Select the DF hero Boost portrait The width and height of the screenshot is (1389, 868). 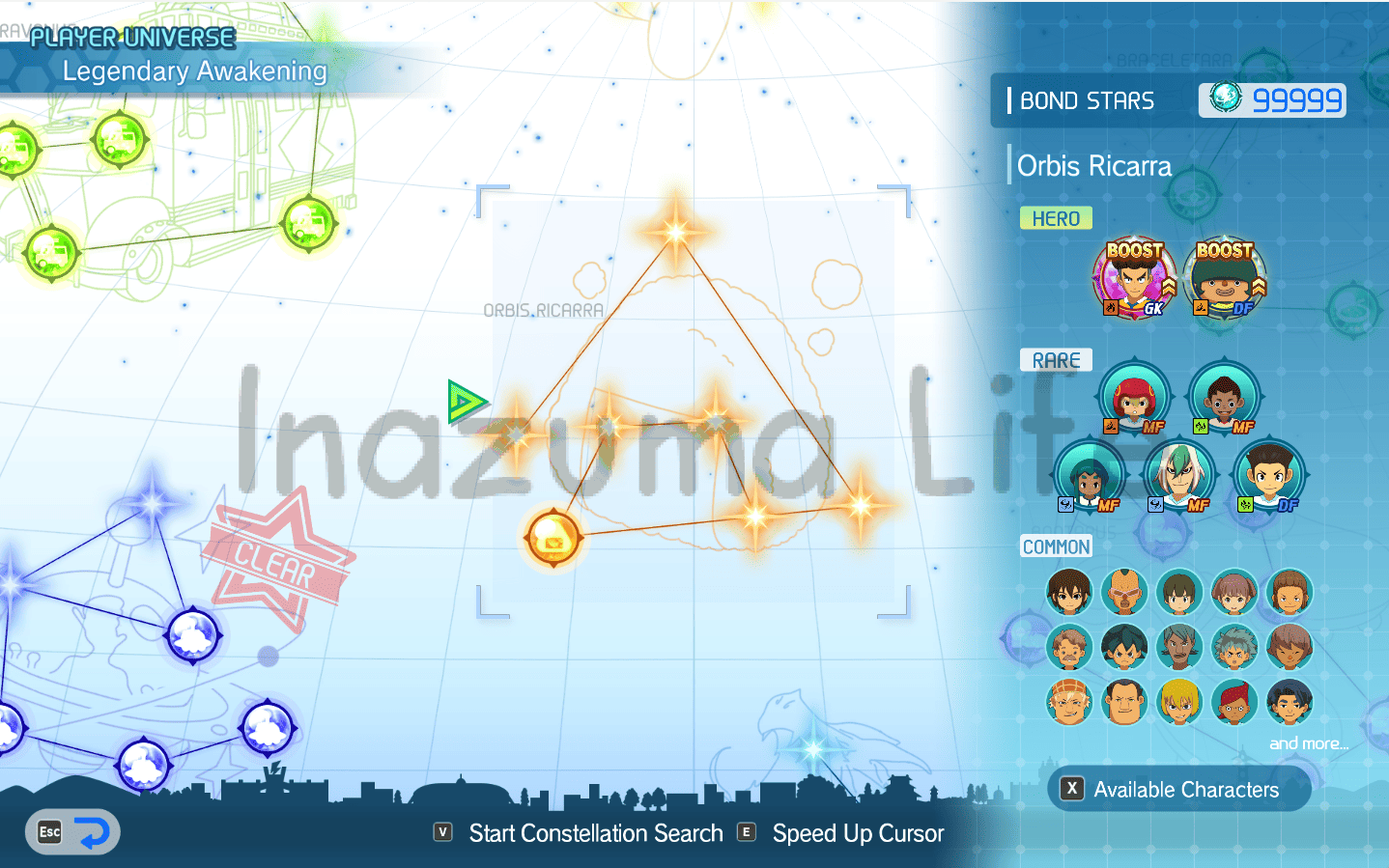(1224, 279)
